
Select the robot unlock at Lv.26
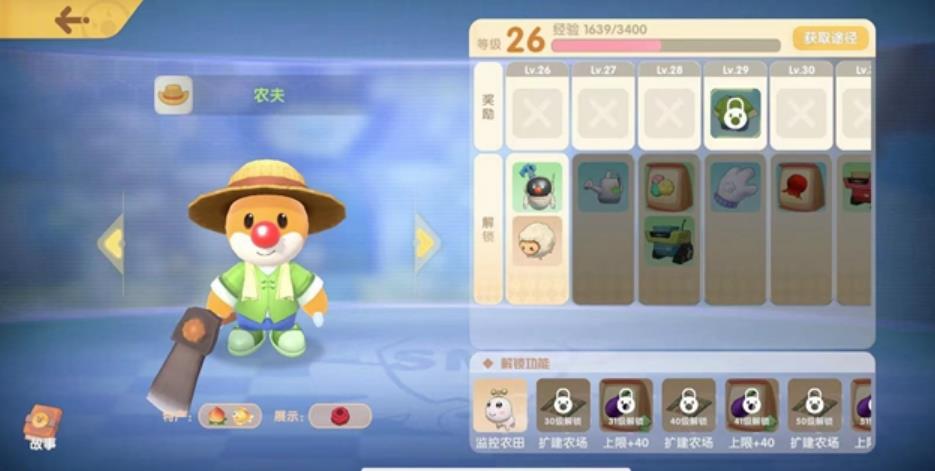537,187
